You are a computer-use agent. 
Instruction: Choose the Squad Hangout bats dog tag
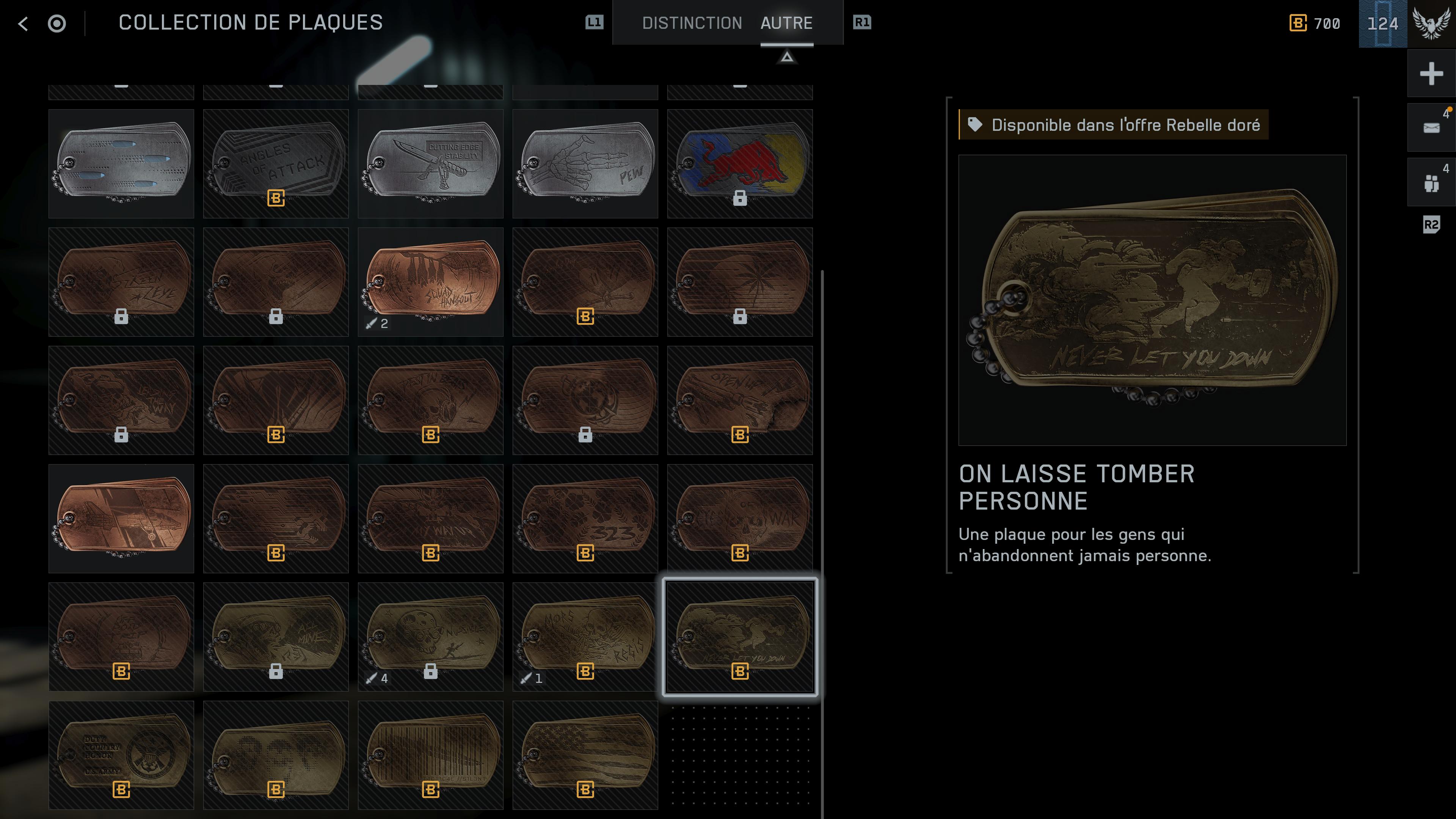pos(430,281)
